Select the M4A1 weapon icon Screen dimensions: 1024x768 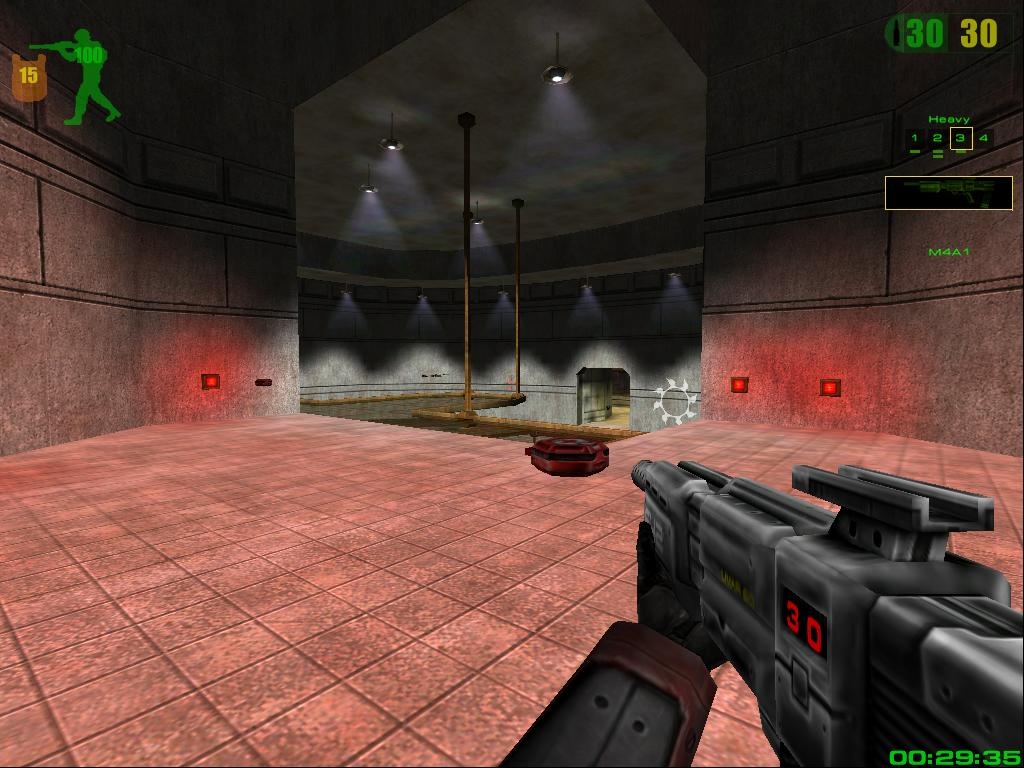pyautogui.click(x=948, y=192)
